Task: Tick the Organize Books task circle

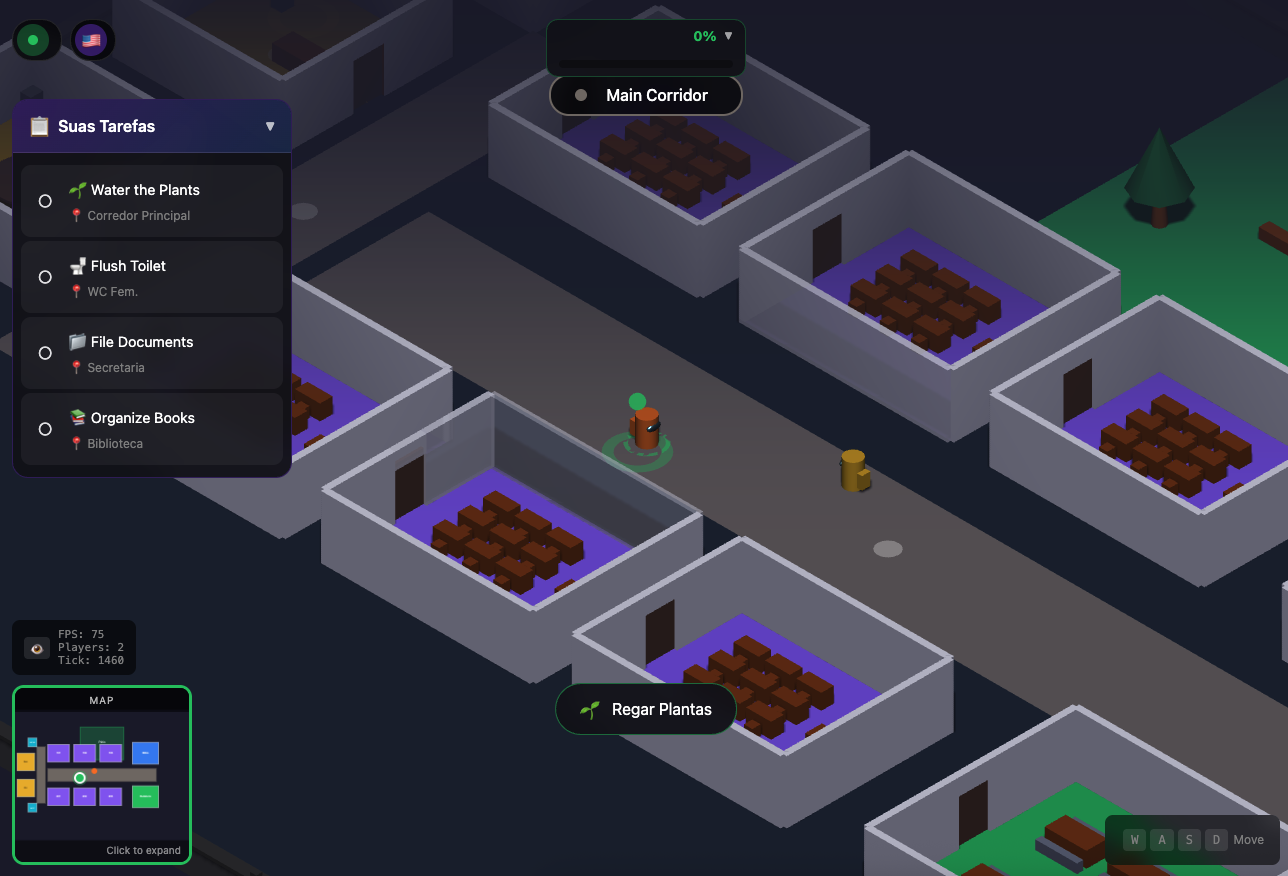Action: (x=44, y=428)
